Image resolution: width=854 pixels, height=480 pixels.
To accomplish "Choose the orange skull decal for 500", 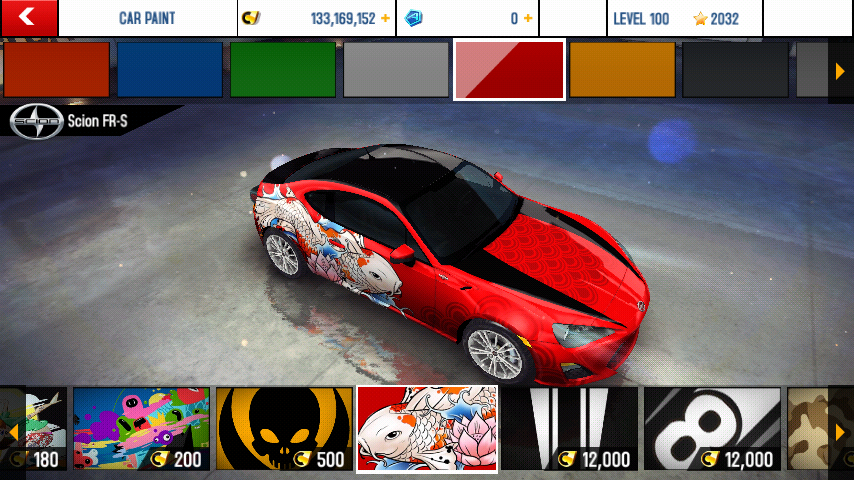I will tap(285, 429).
